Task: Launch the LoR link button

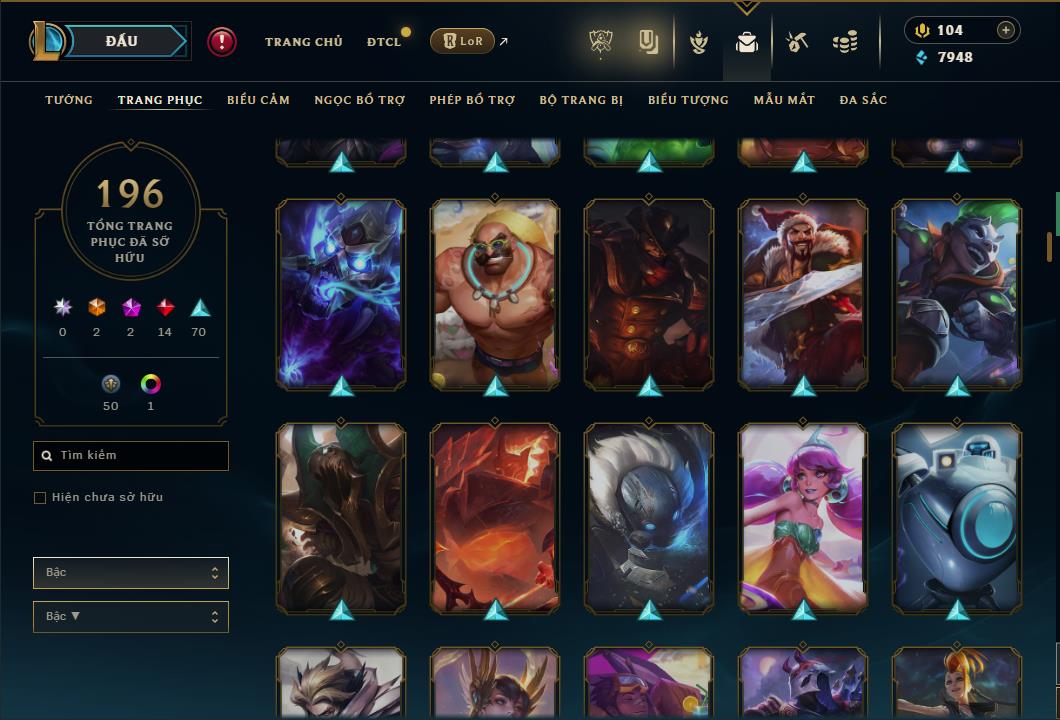Action: pos(462,41)
